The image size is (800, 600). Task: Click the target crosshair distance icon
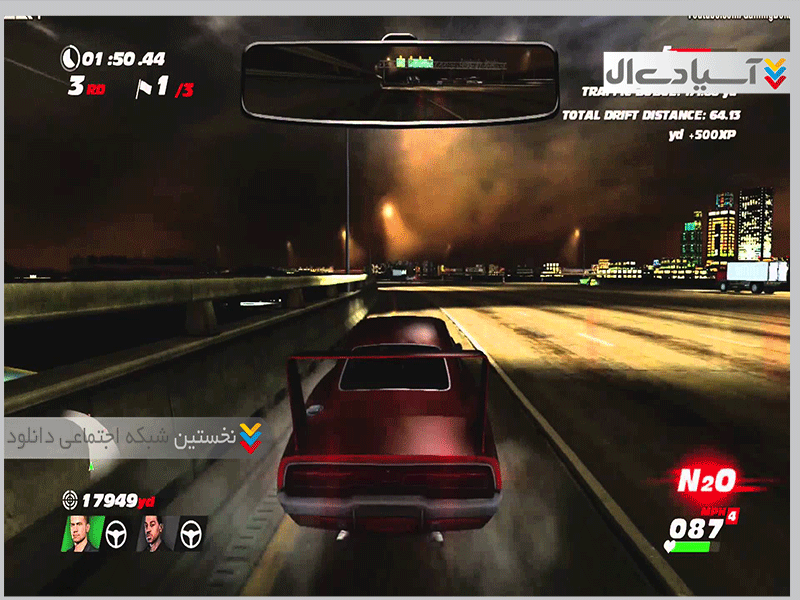[x=70, y=498]
